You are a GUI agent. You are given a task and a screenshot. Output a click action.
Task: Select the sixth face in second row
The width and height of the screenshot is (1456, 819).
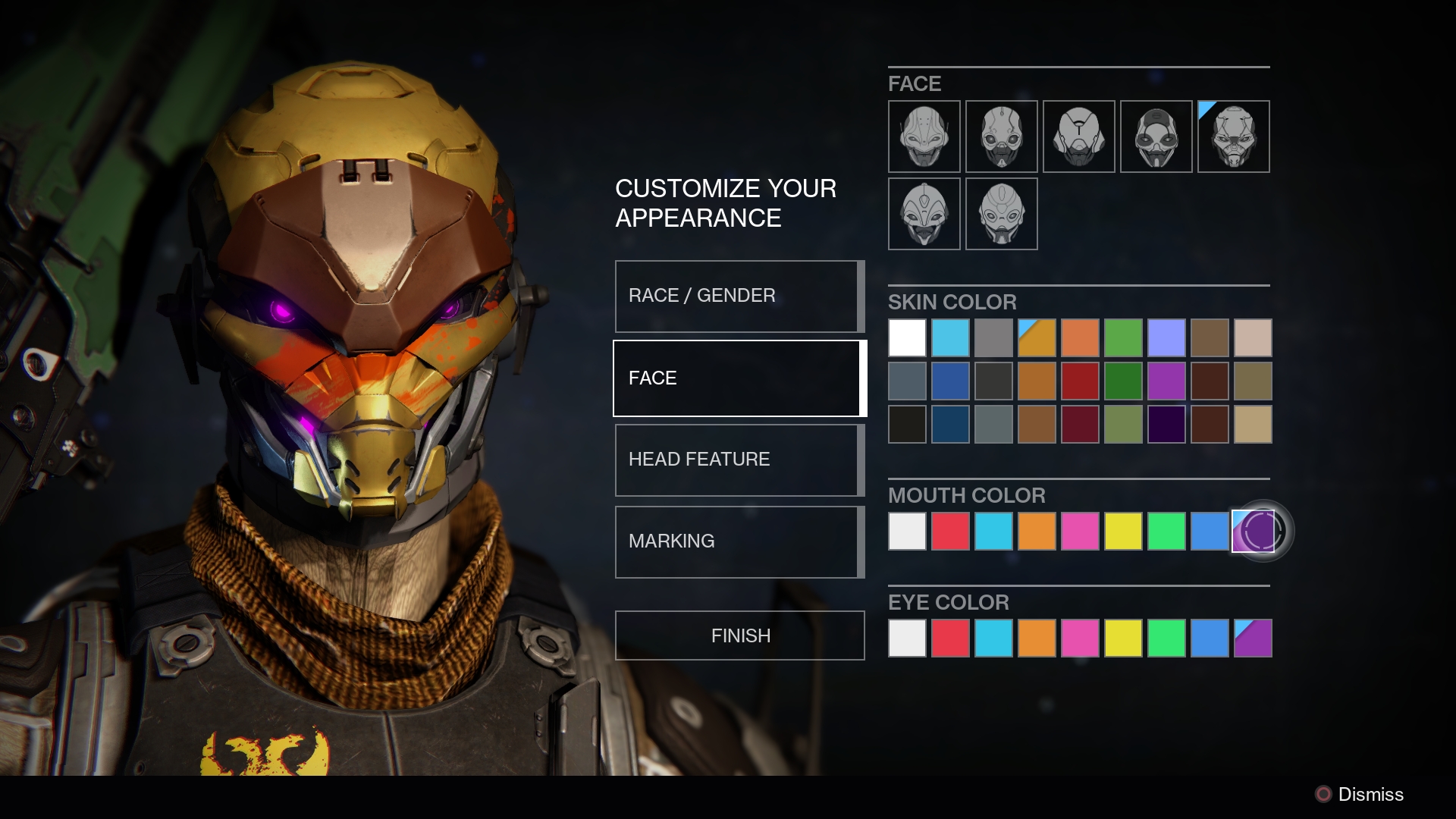point(924,214)
